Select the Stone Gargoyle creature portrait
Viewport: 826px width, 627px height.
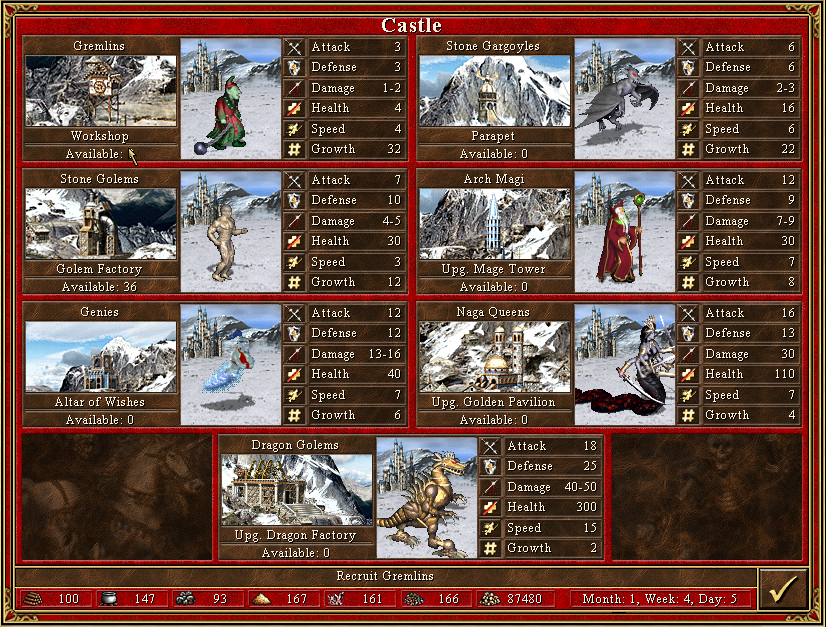(624, 98)
